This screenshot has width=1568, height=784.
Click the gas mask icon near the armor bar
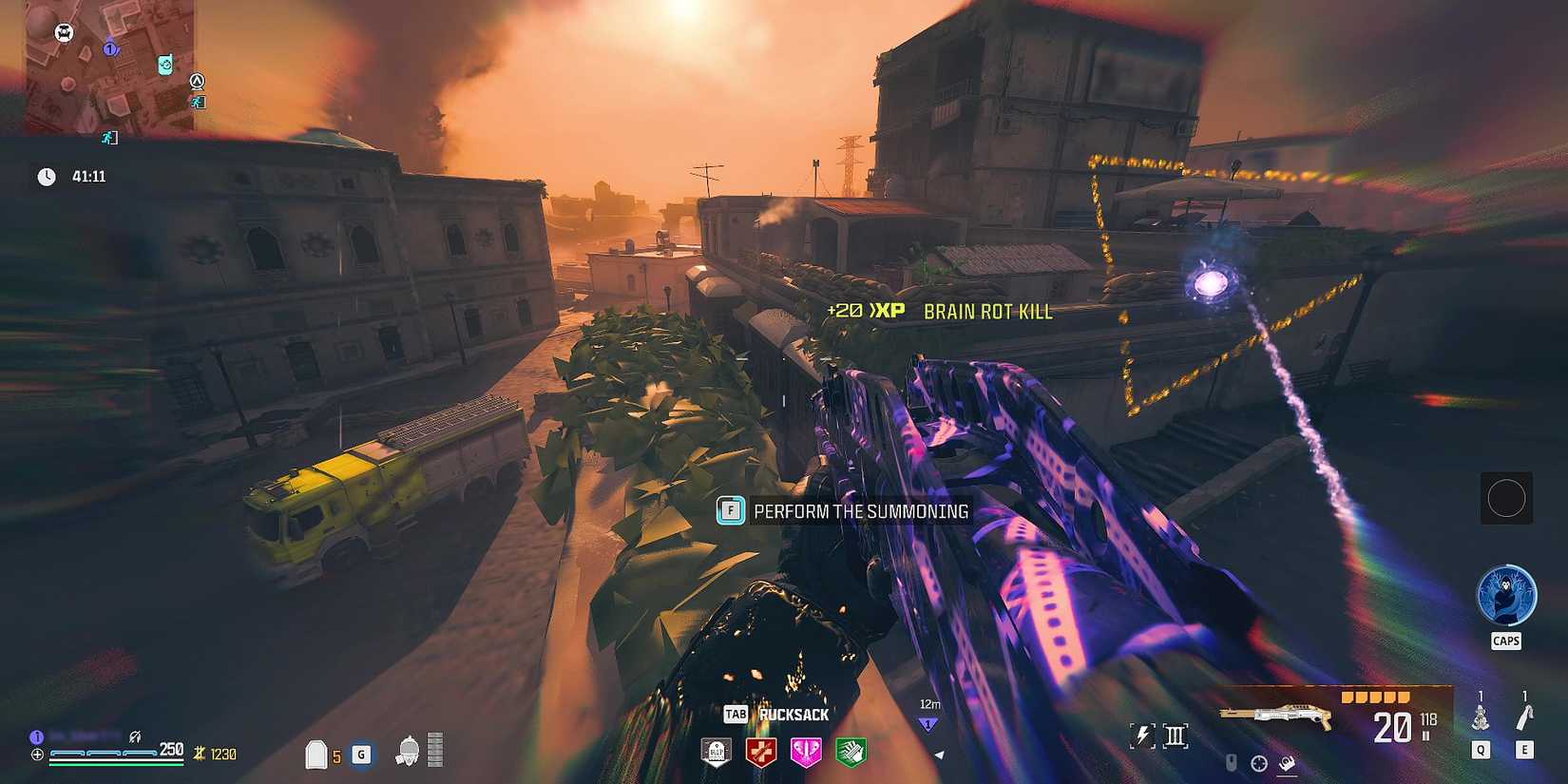[x=406, y=753]
